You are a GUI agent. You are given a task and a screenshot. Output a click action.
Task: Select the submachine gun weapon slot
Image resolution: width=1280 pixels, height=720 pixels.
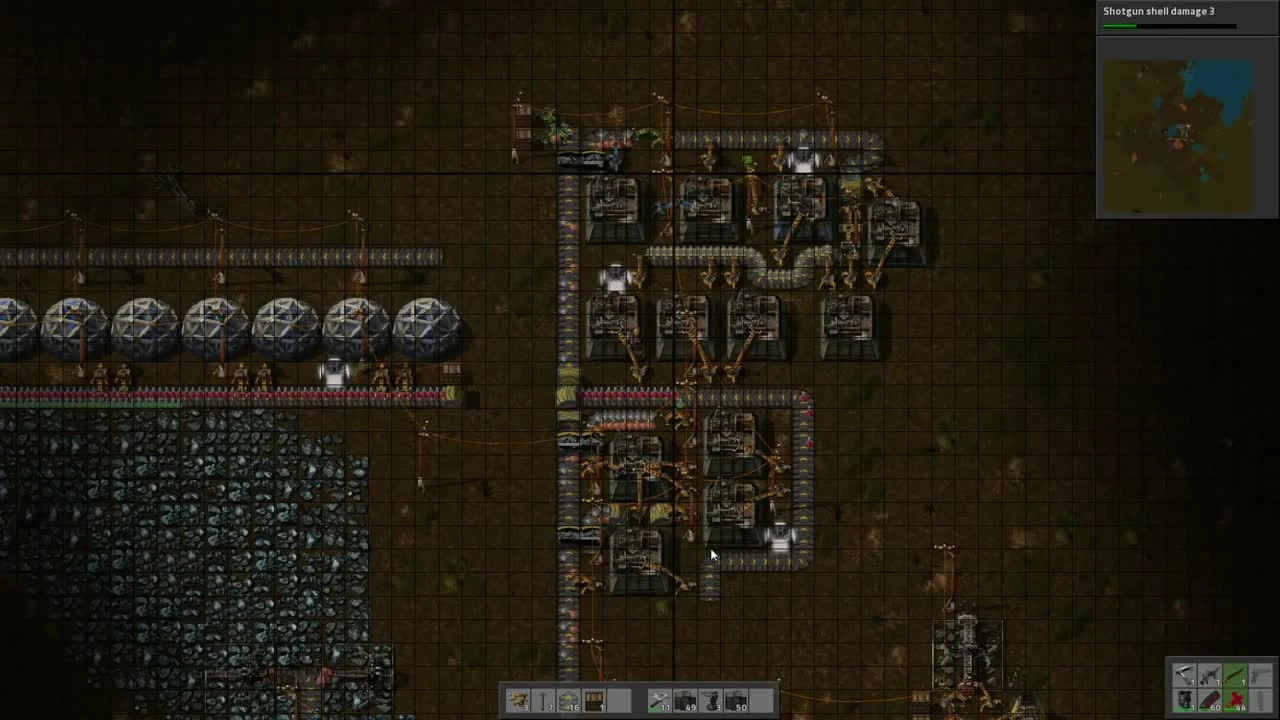tap(1210, 675)
